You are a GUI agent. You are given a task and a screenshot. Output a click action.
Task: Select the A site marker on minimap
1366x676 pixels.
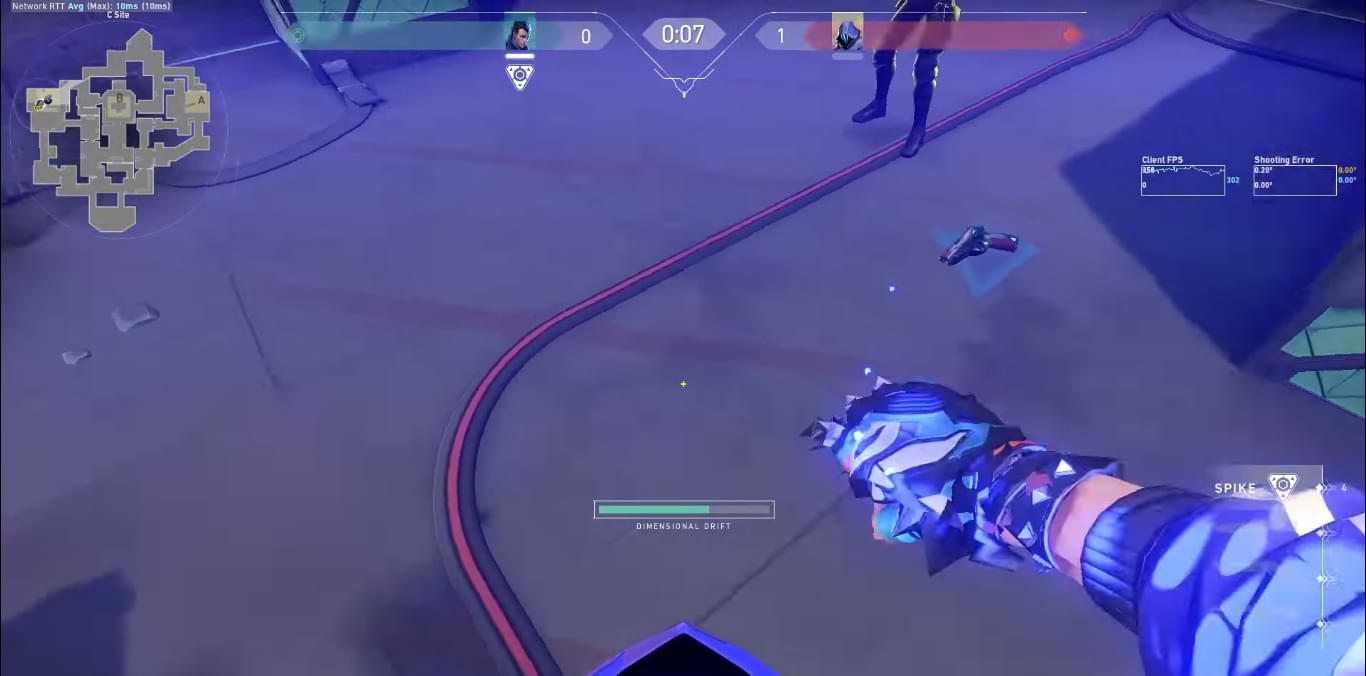tap(200, 100)
